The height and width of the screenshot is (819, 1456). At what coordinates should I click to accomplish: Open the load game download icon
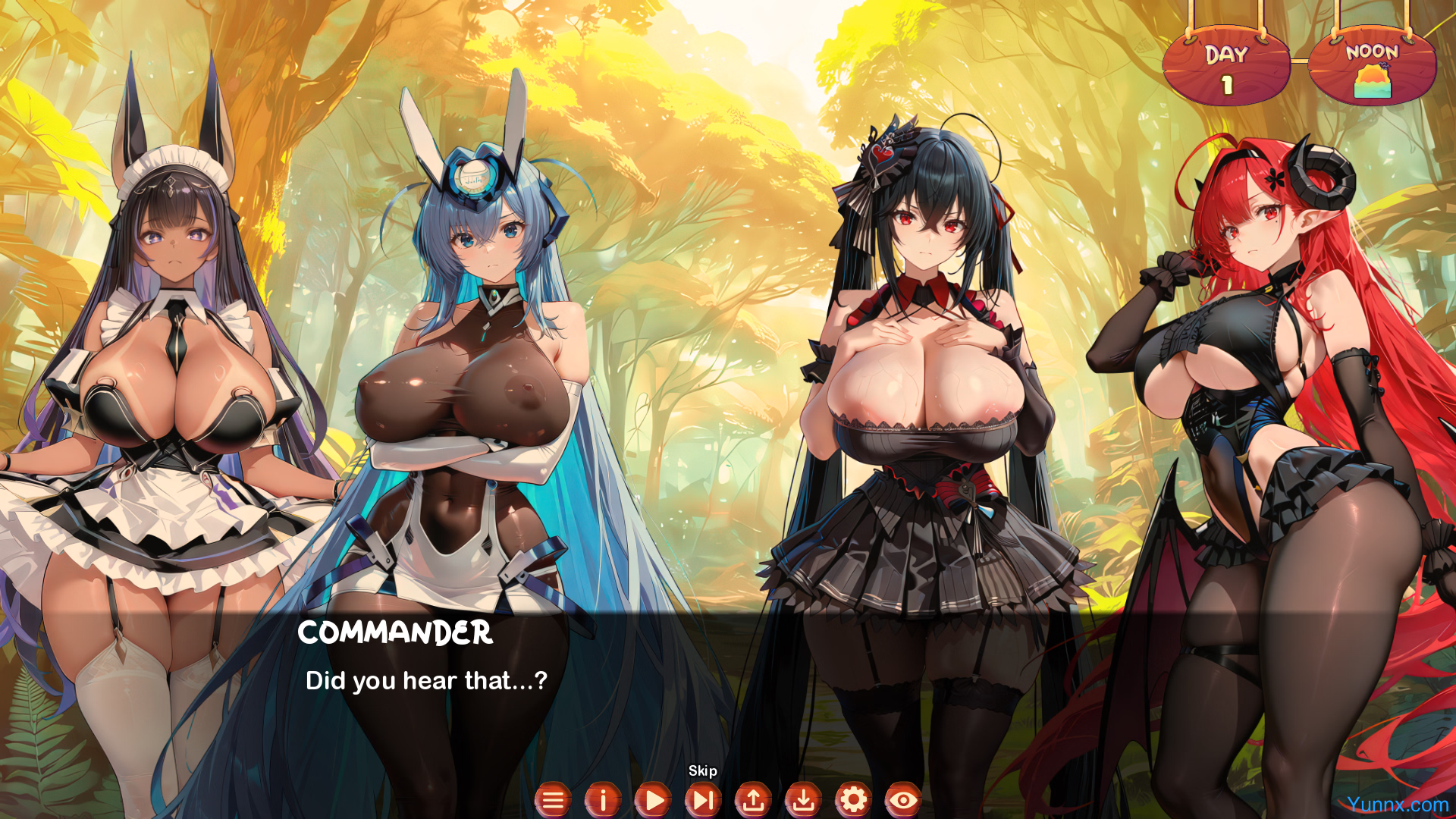coord(803,800)
